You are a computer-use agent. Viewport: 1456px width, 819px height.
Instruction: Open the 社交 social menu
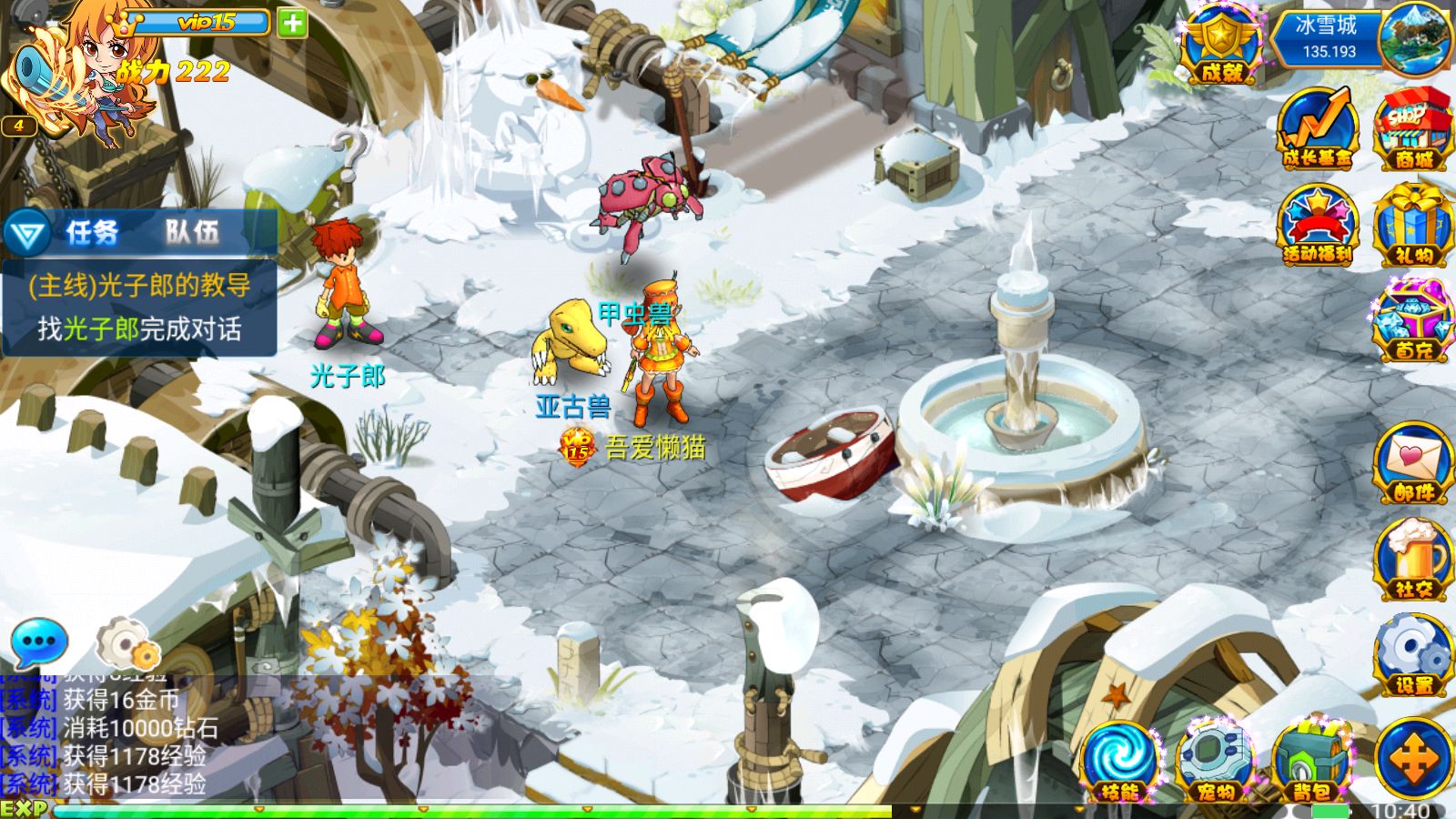(x=1412, y=560)
